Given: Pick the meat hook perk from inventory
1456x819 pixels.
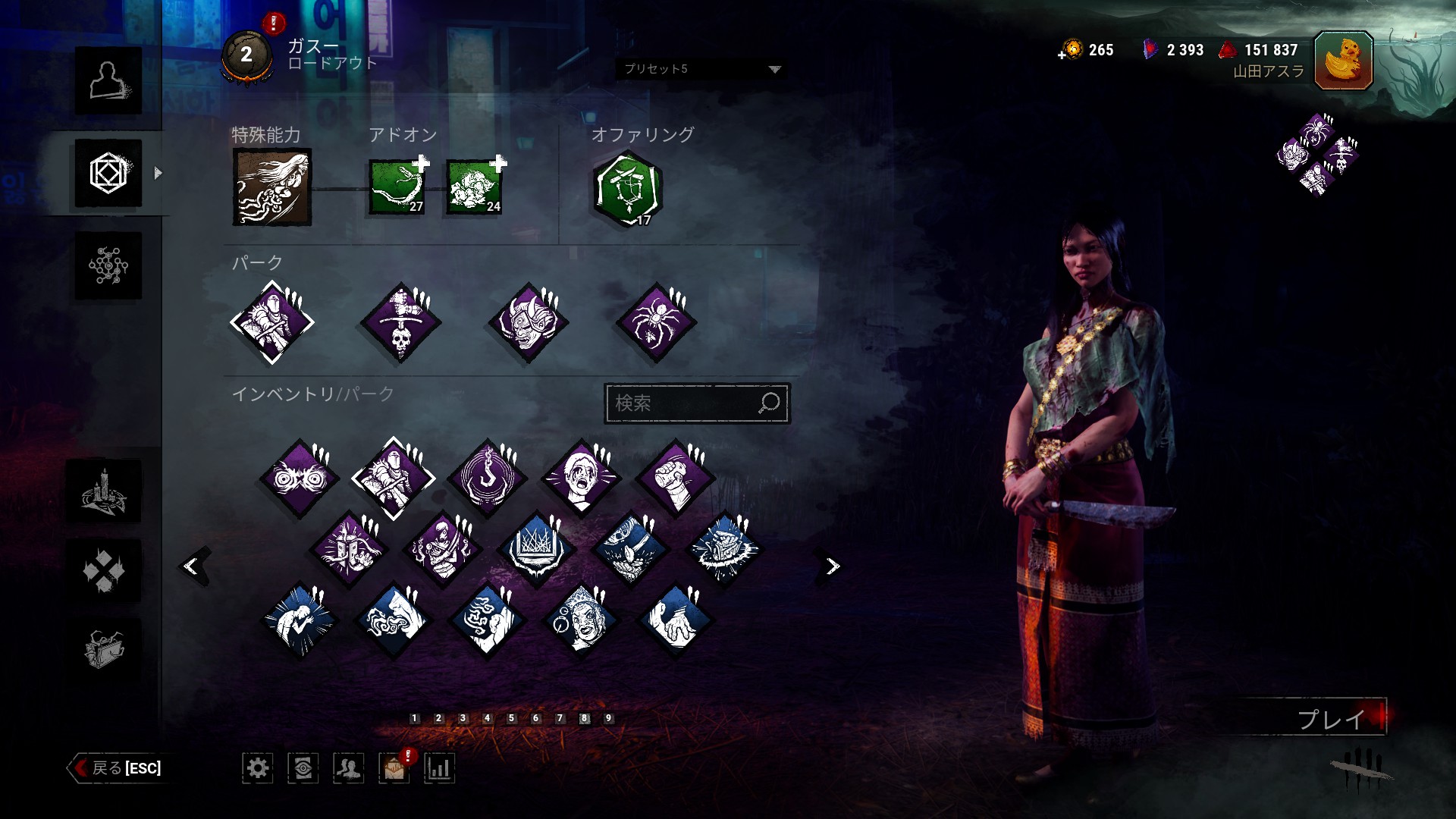Looking at the screenshot, I should [488, 479].
